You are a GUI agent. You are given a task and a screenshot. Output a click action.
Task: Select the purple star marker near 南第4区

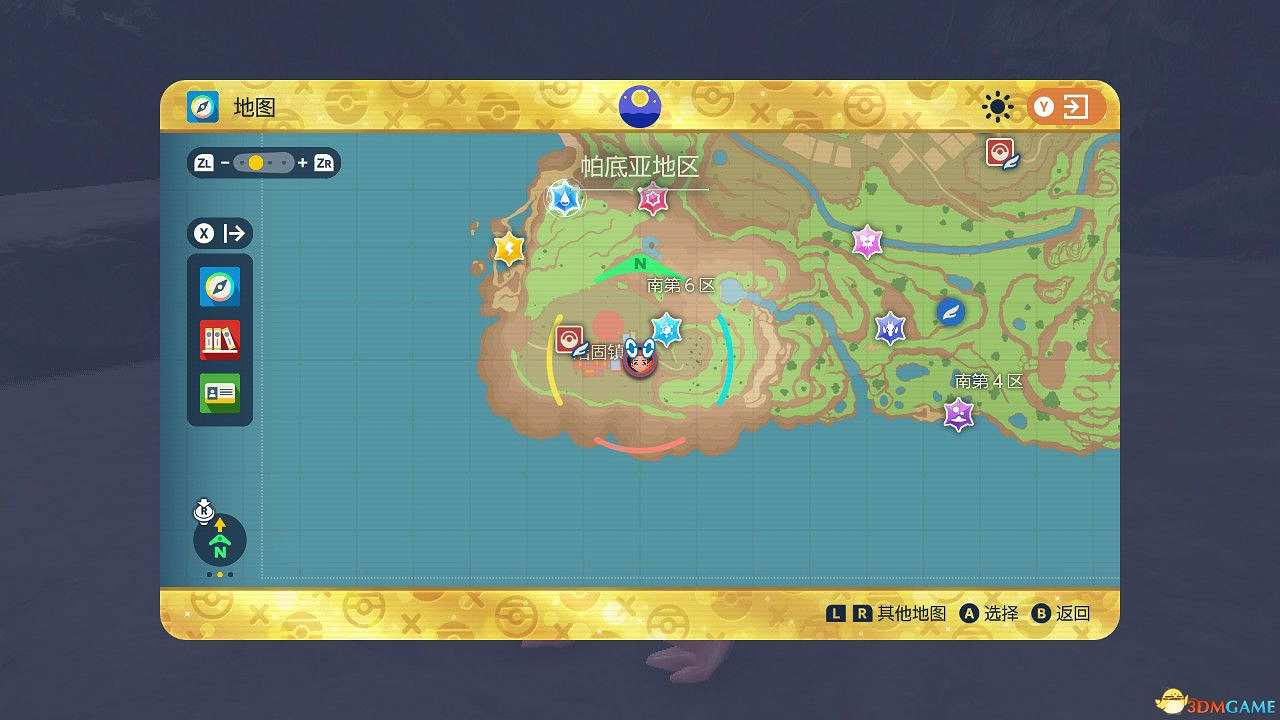(957, 415)
